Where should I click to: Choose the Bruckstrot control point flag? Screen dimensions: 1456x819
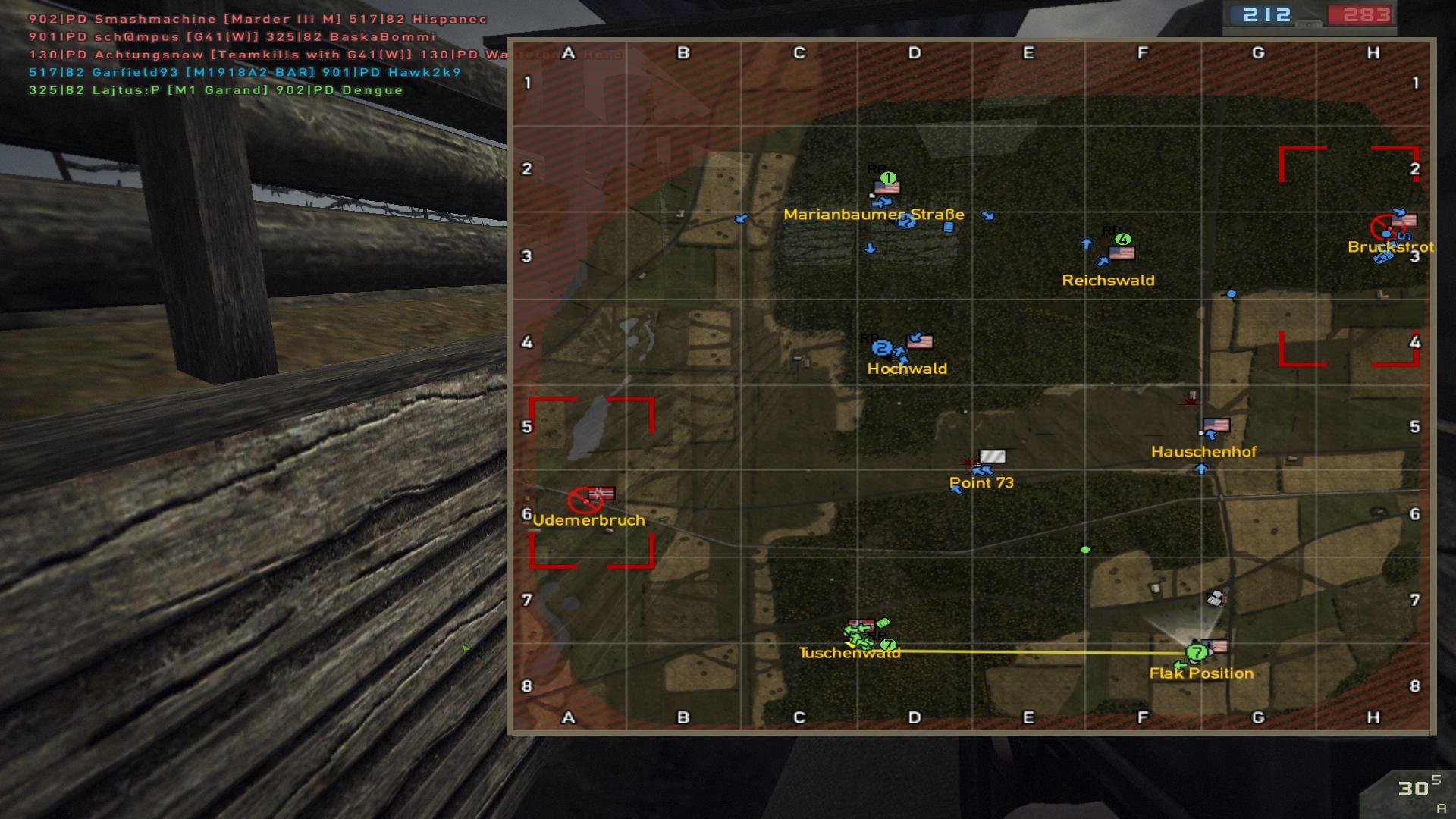coord(1404,221)
